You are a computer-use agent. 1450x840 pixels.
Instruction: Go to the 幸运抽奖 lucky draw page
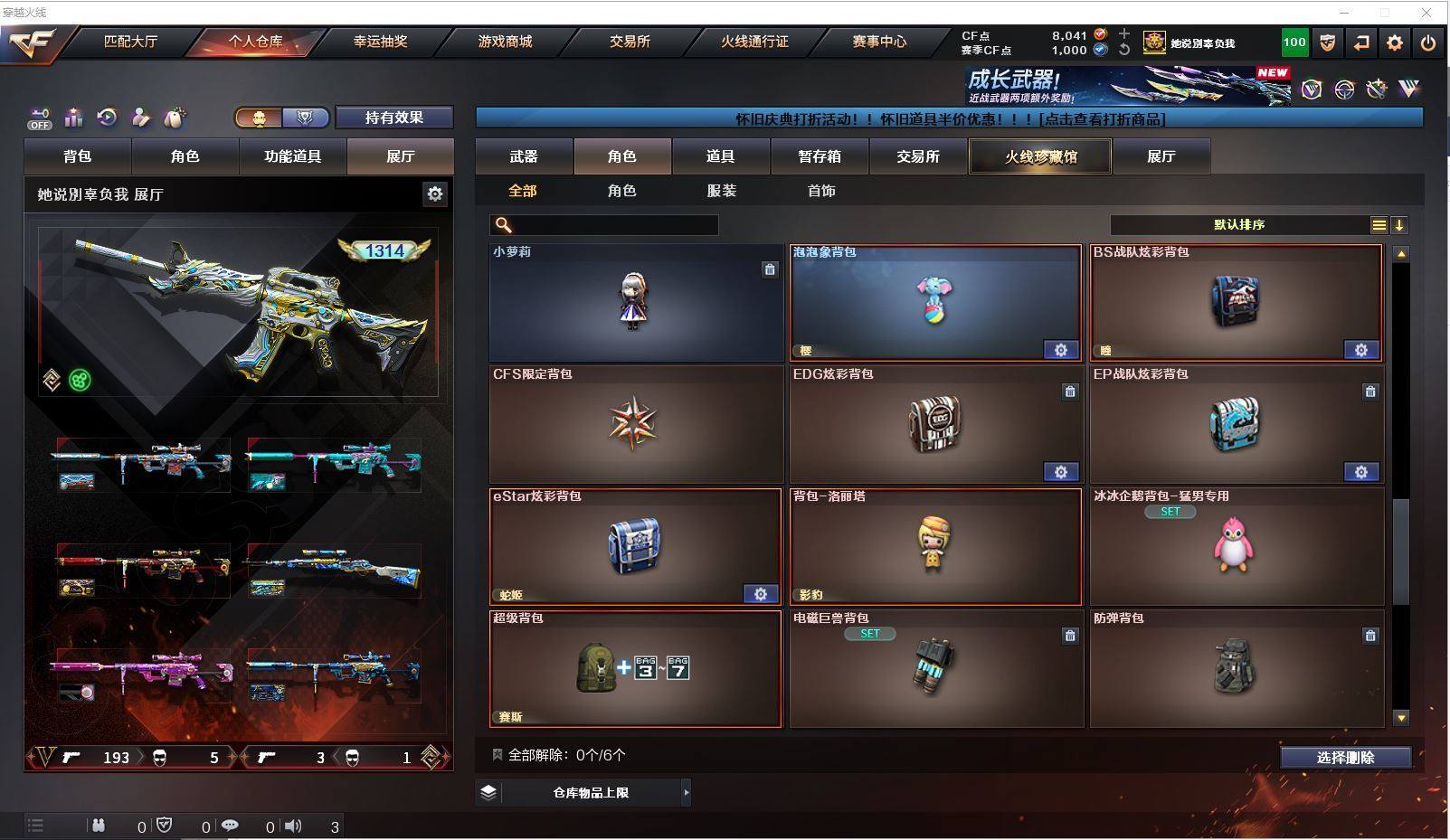(x=380, y=42)
